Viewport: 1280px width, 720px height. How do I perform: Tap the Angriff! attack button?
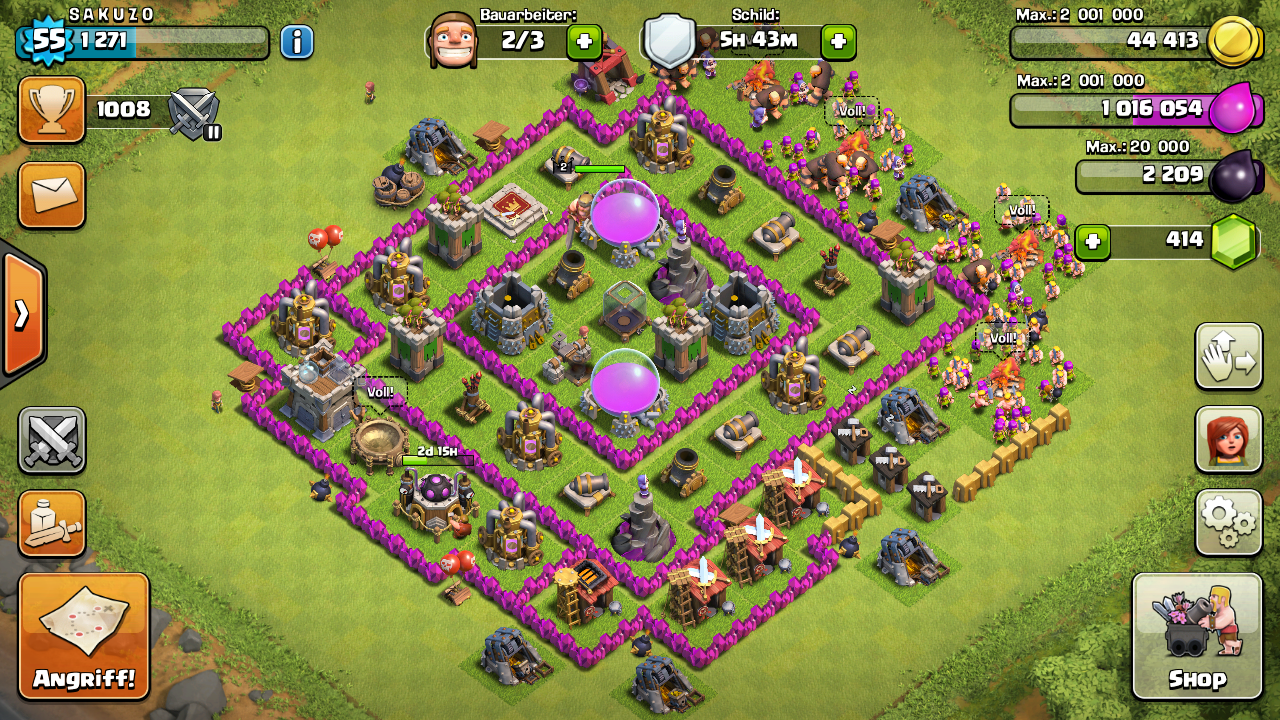tap(84, 636)
